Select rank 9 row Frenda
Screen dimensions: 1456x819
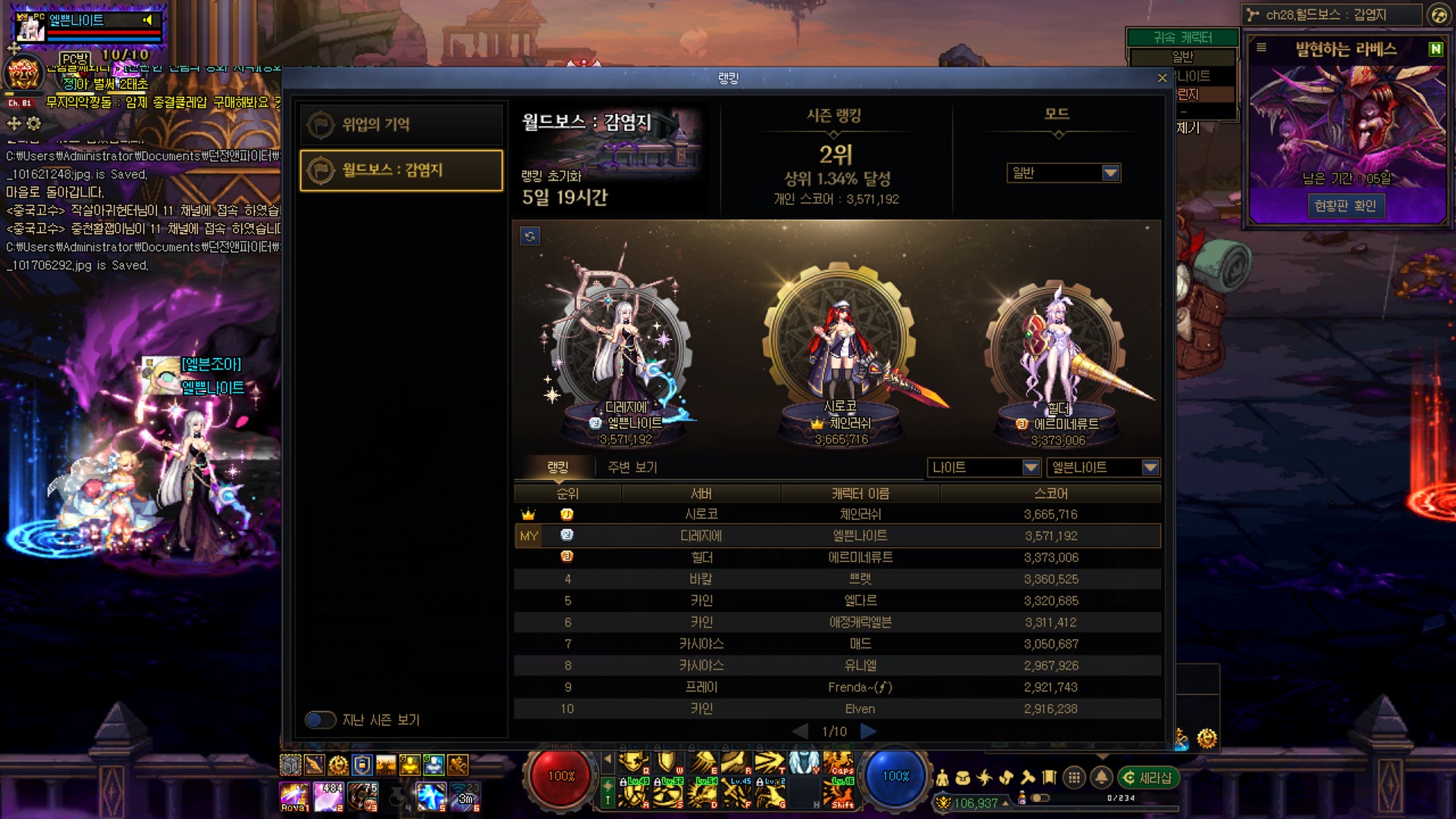pos(837,687)
